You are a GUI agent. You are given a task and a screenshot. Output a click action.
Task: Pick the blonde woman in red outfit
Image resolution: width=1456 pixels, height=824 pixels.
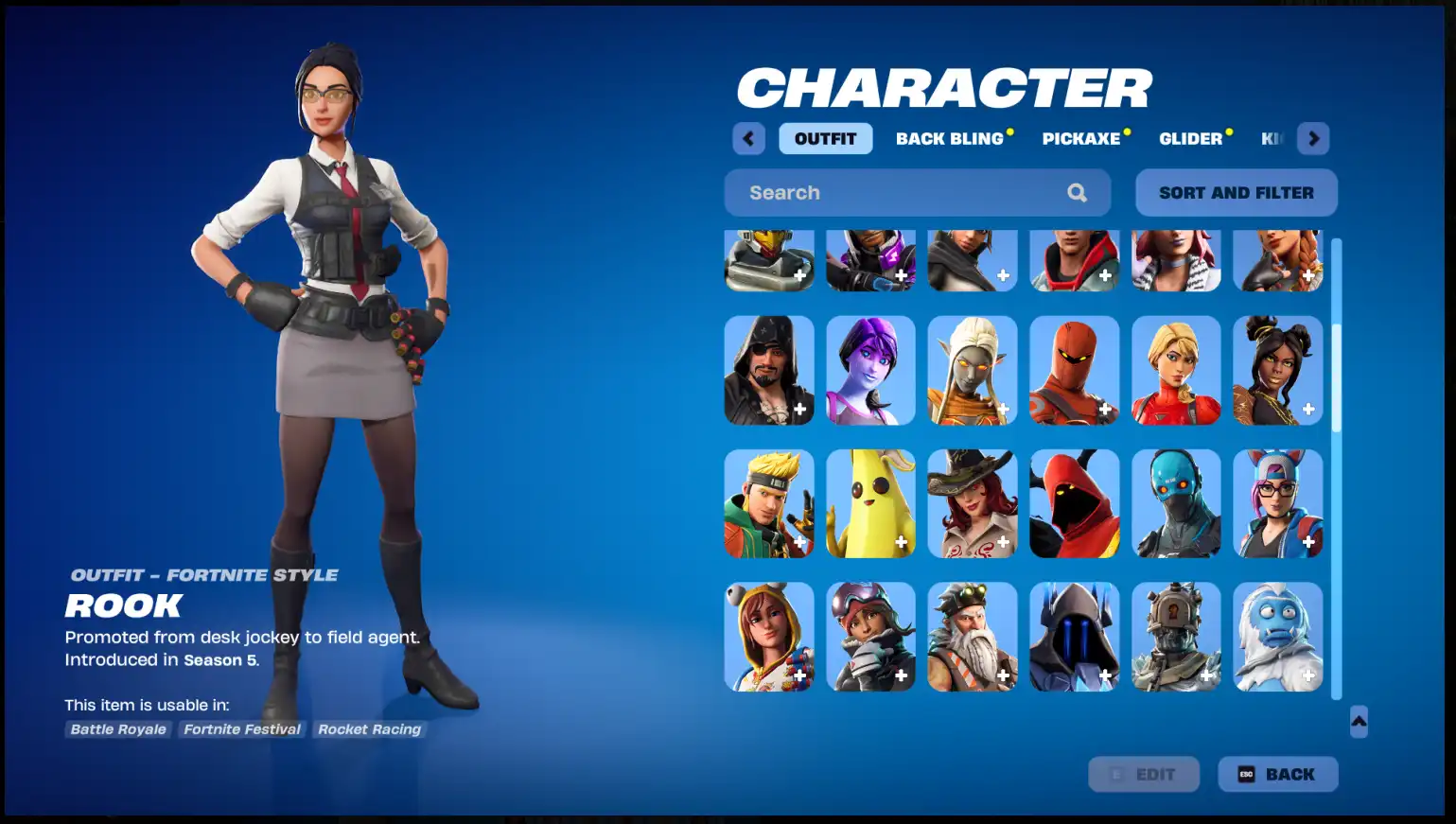click(x=1176, y=370)
